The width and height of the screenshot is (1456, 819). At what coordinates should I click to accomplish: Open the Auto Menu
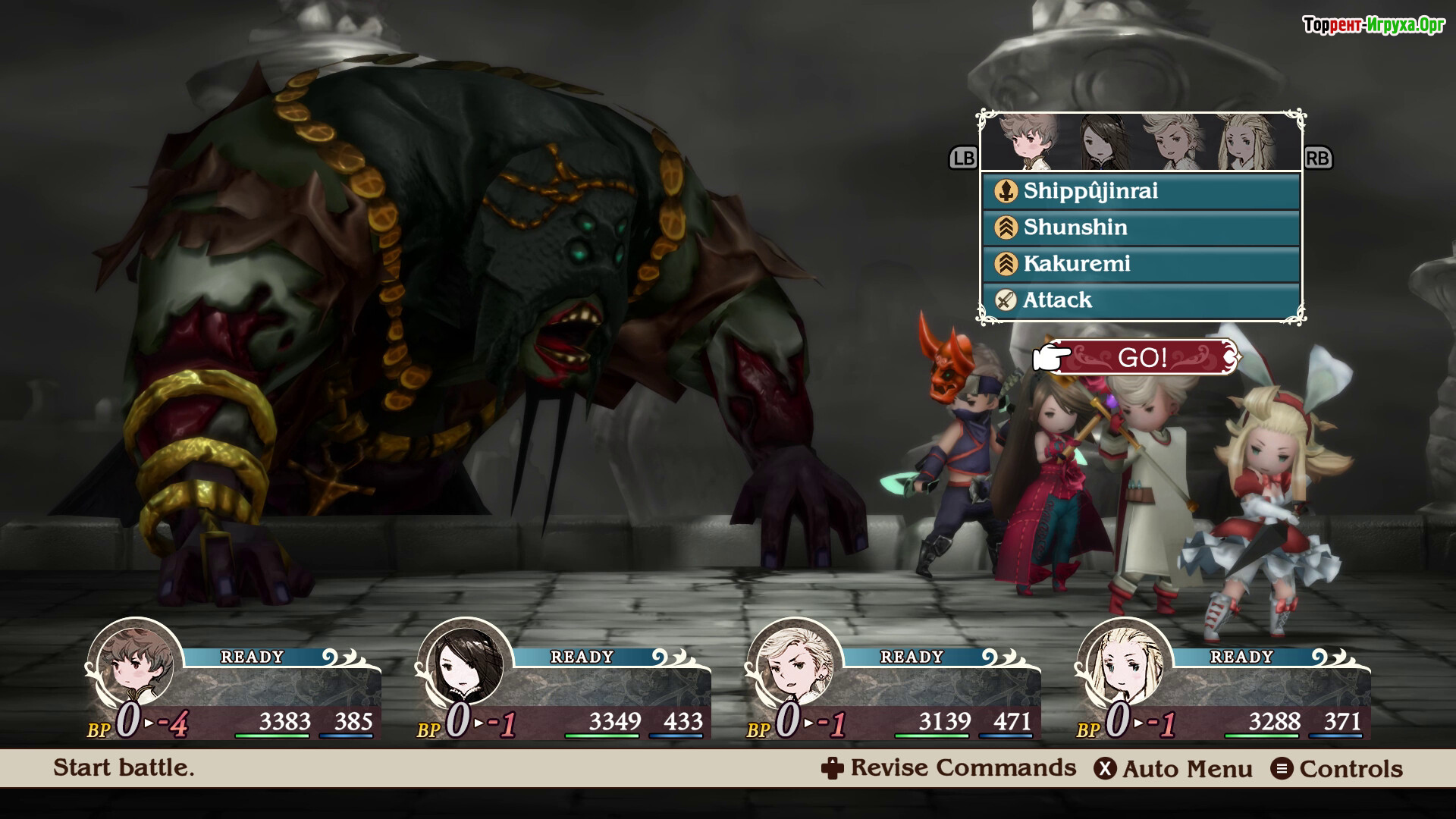[x=1173, y=769]
